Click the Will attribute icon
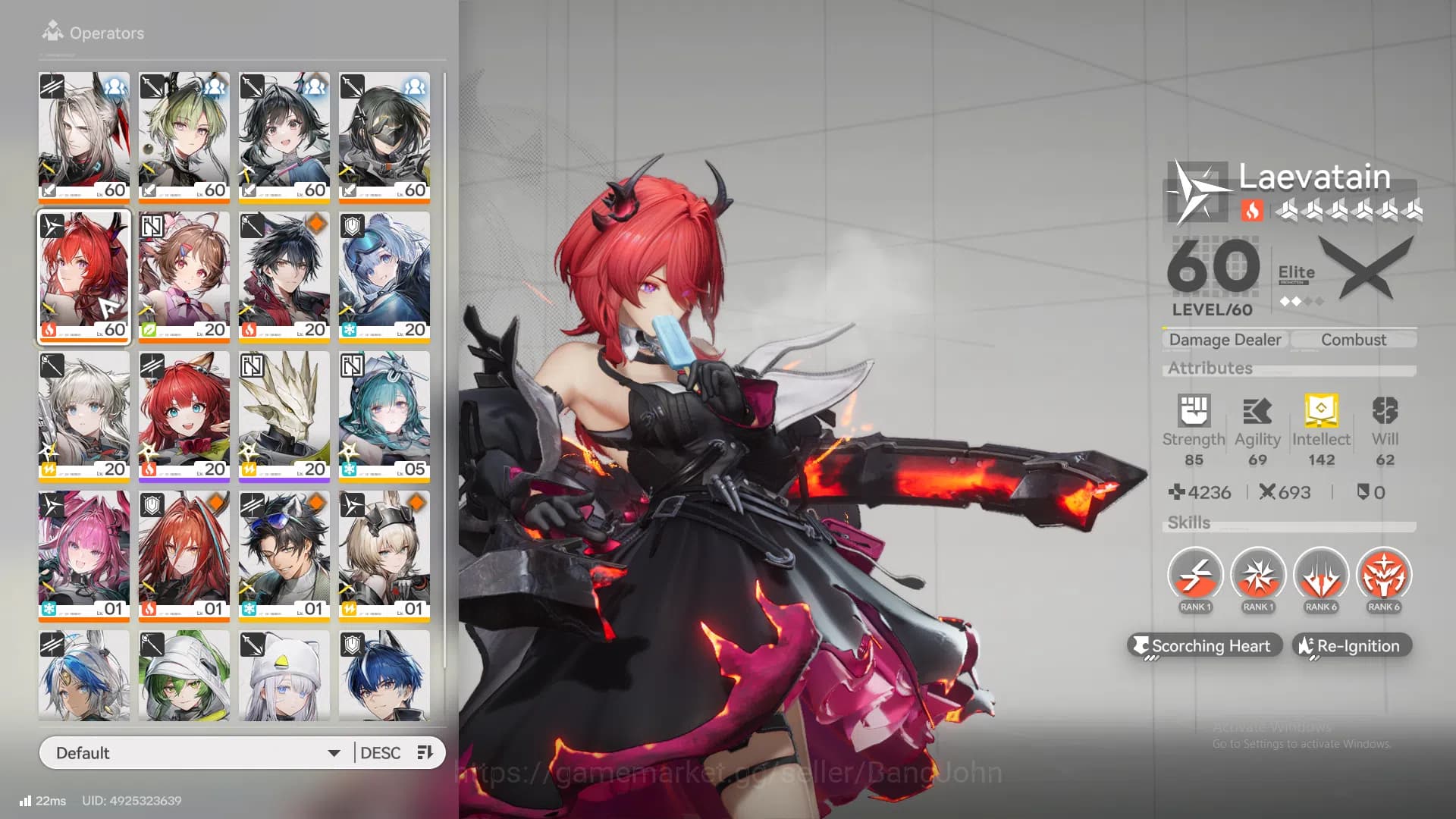The height and width of the screenshot is (819, 1456). point(1385,409)
